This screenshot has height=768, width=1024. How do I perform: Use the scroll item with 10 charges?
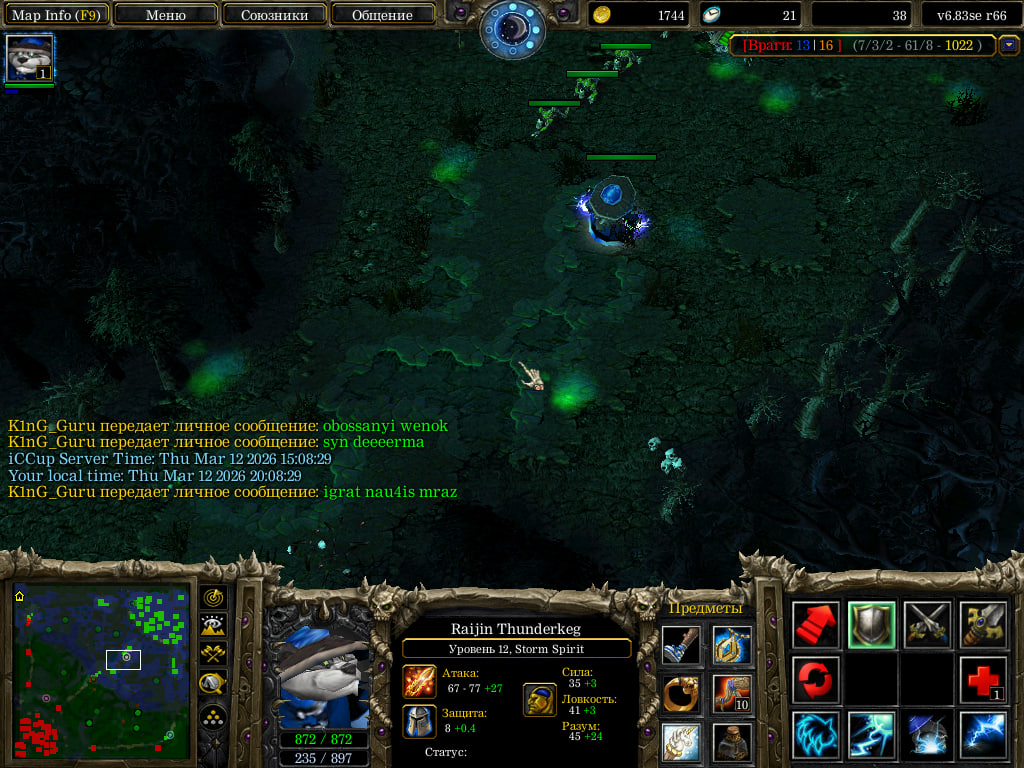tap(732, 693)
